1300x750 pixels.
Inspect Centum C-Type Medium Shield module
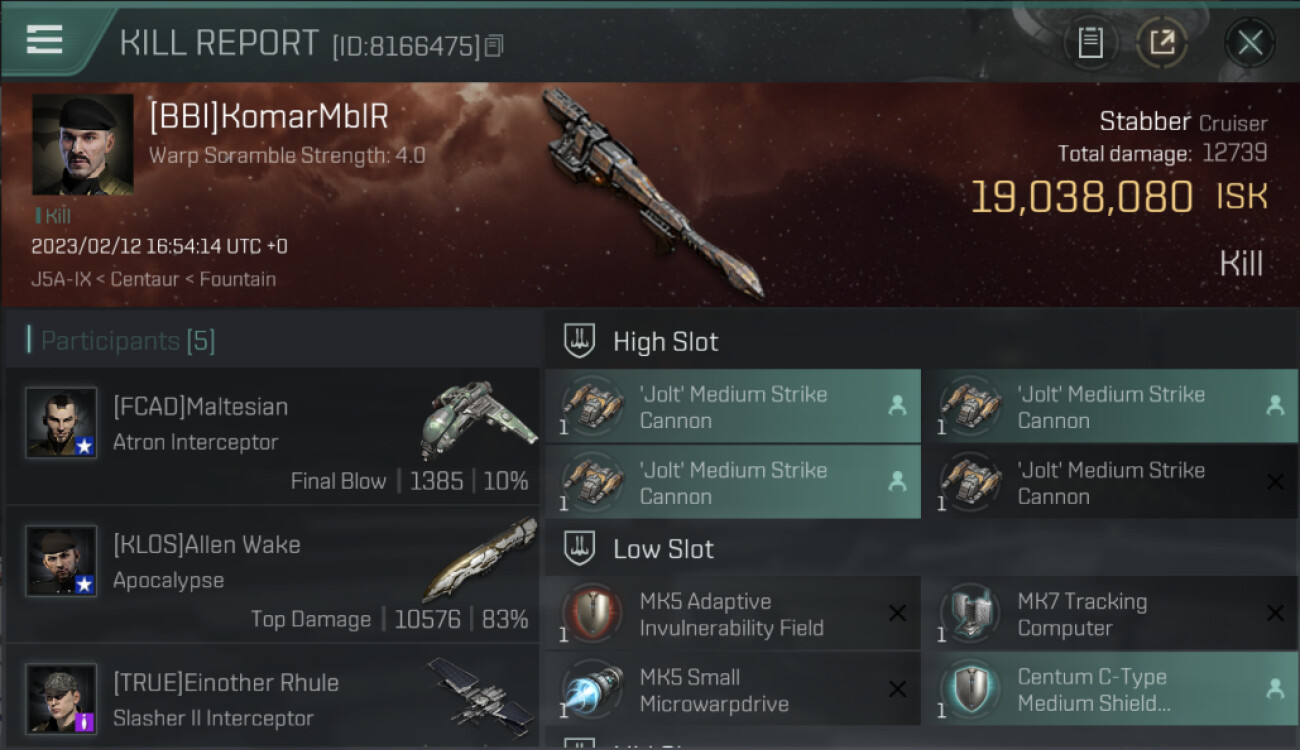[1110, 690]
